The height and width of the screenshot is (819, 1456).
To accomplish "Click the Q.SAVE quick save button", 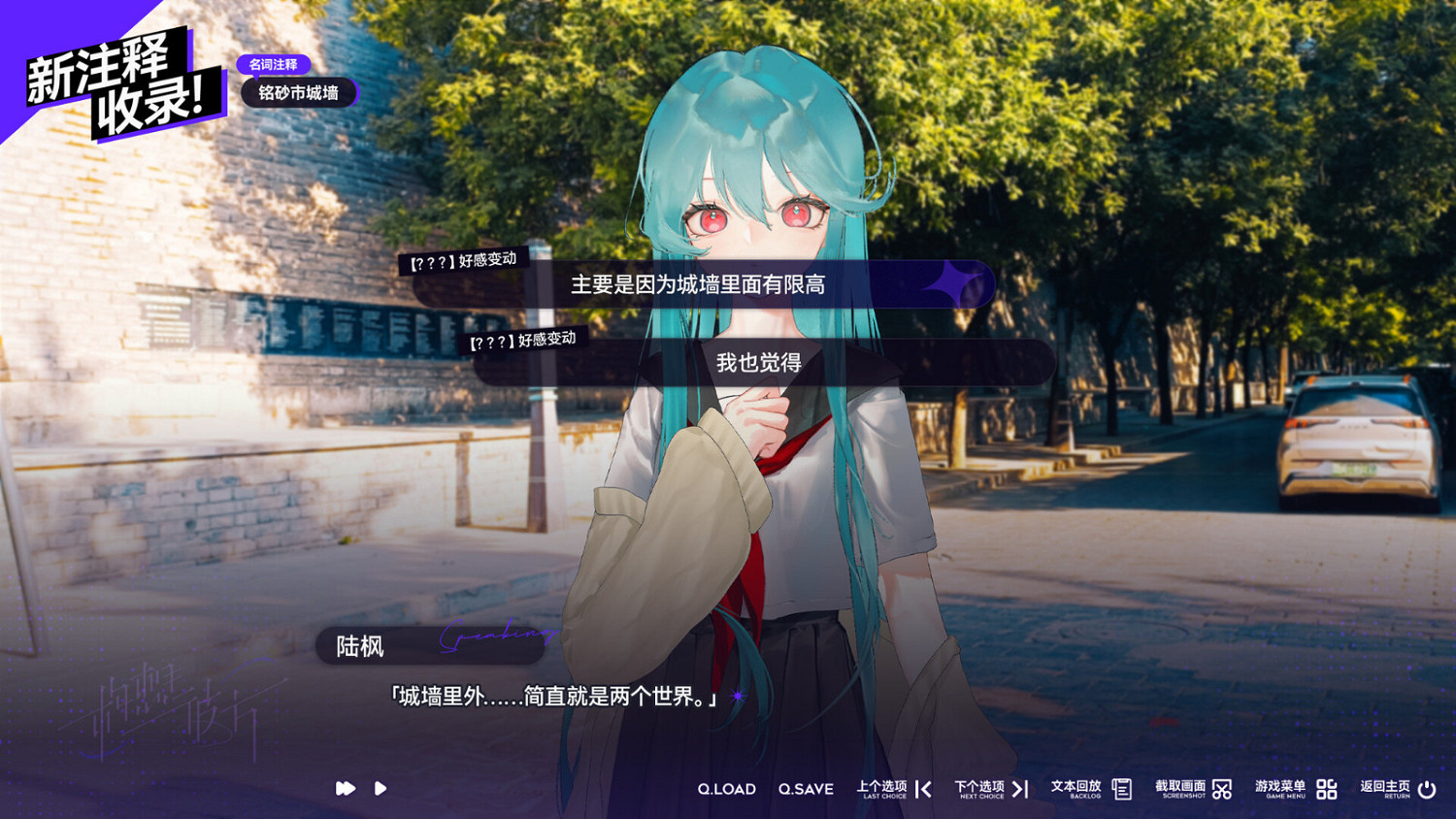I will tap(807, 789).
